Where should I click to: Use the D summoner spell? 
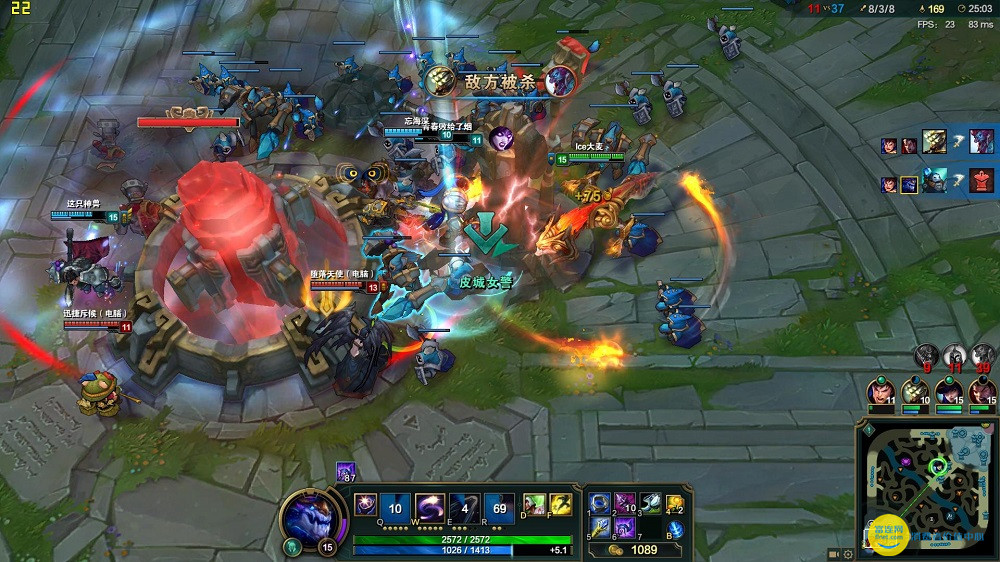pos(533,505)
